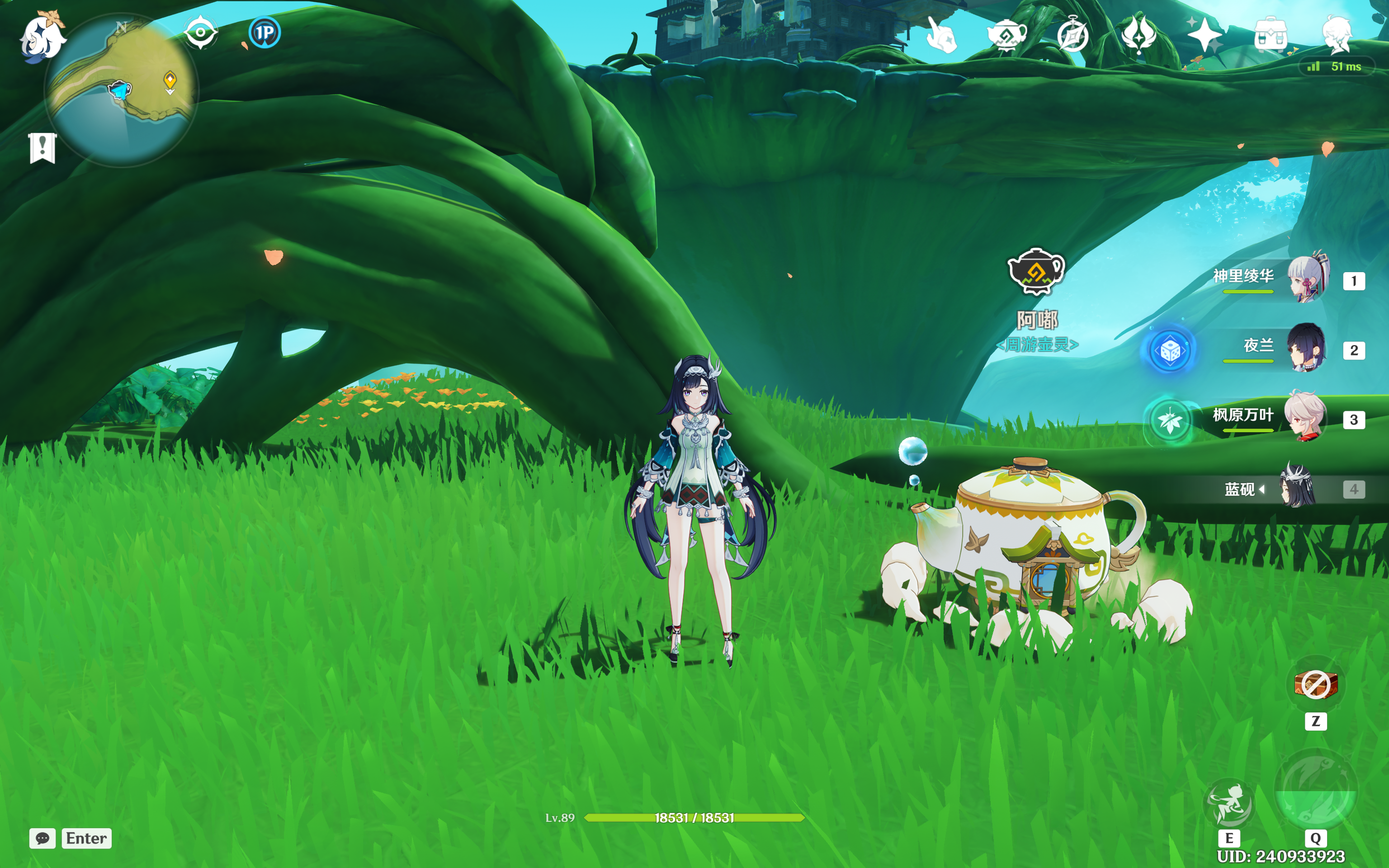Select active character 蓝砚 in party list

[x=1297, y=489]
